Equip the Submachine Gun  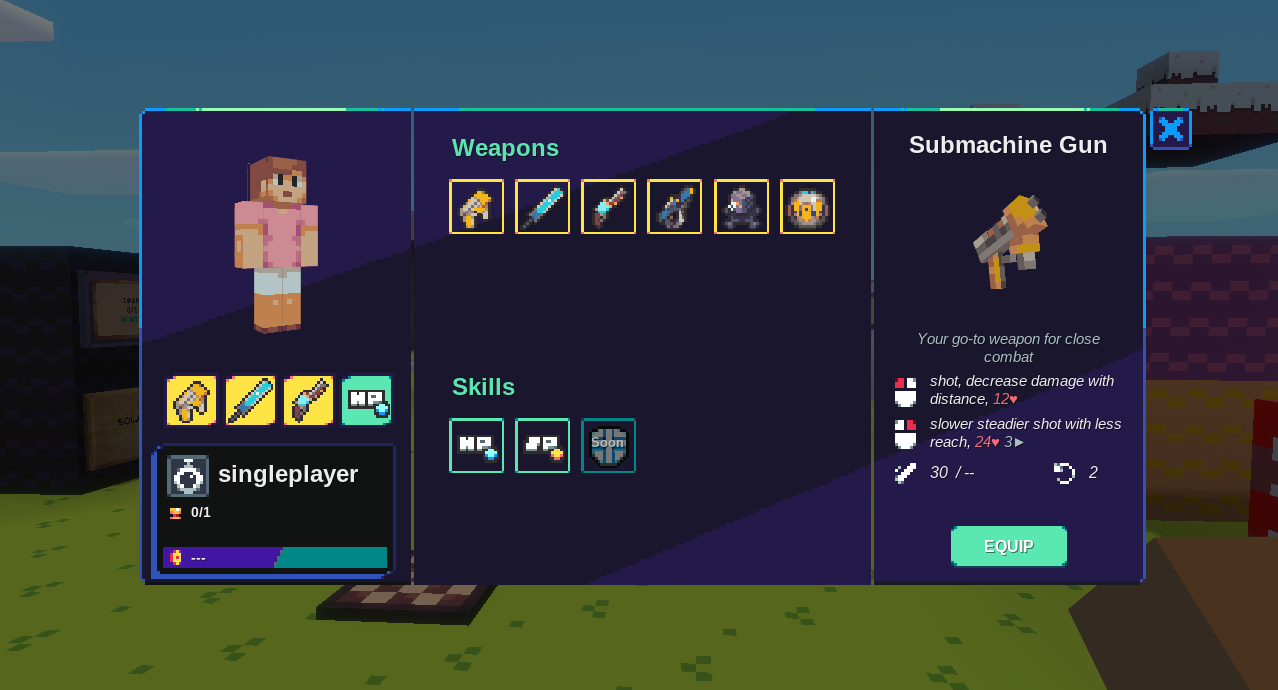coord(1008,546)
